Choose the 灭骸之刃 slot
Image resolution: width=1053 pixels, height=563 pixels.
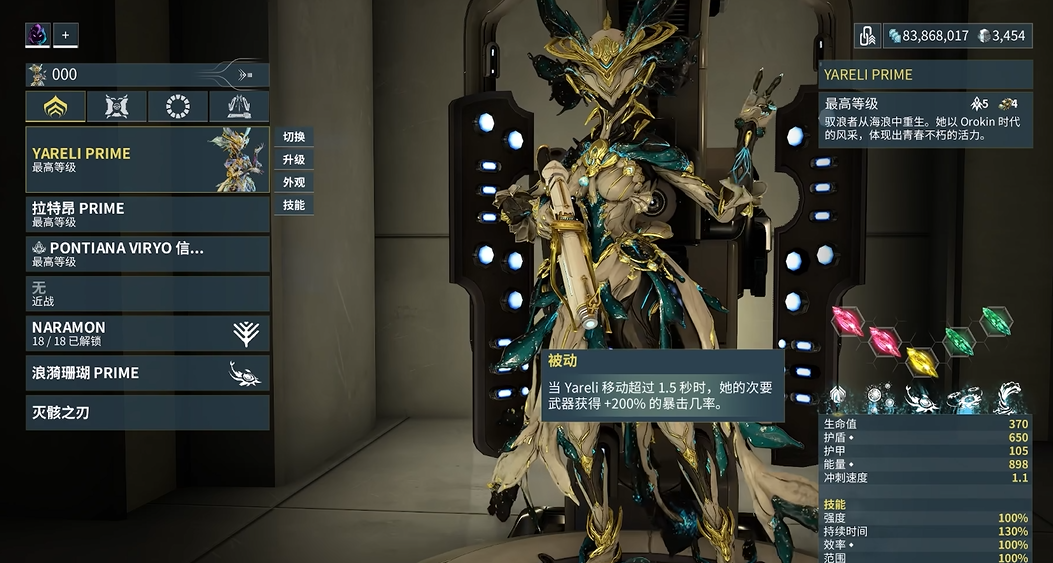point(147,412)
